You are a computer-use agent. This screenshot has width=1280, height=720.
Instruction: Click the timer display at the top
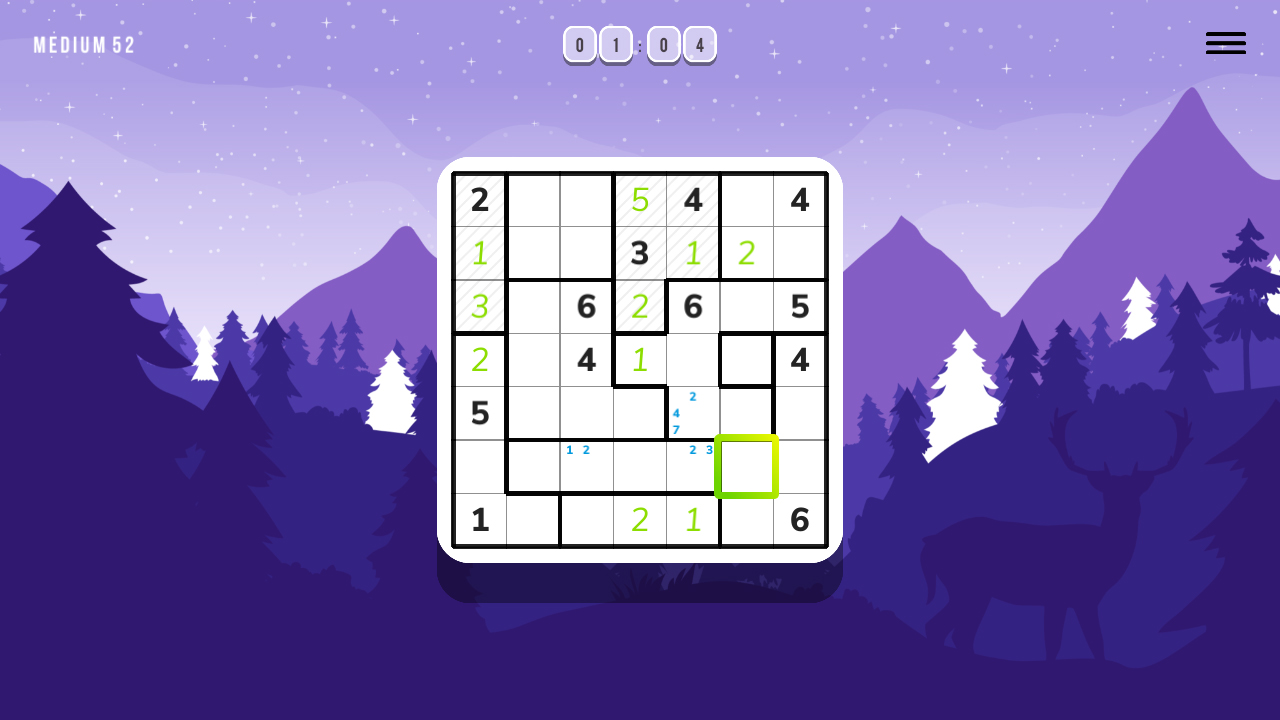pyautogui.click(x=640, y=44)
